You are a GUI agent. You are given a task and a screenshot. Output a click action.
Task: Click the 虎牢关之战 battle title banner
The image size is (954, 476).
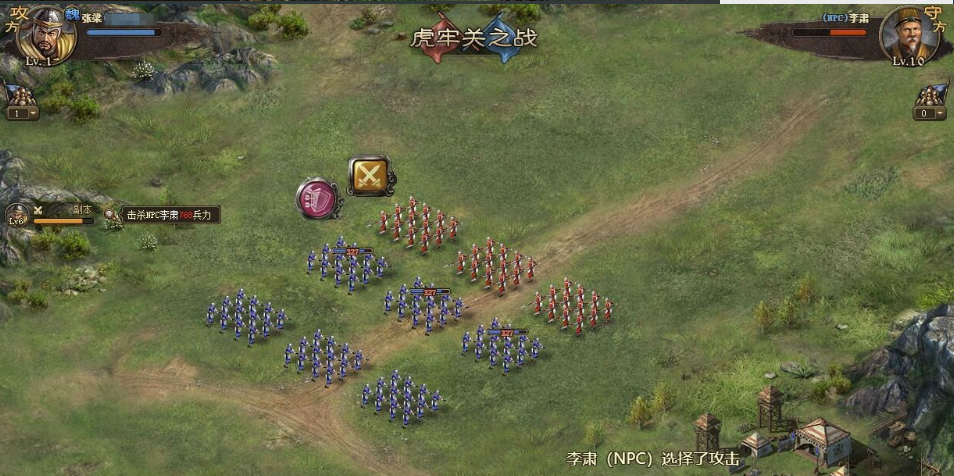474,38
